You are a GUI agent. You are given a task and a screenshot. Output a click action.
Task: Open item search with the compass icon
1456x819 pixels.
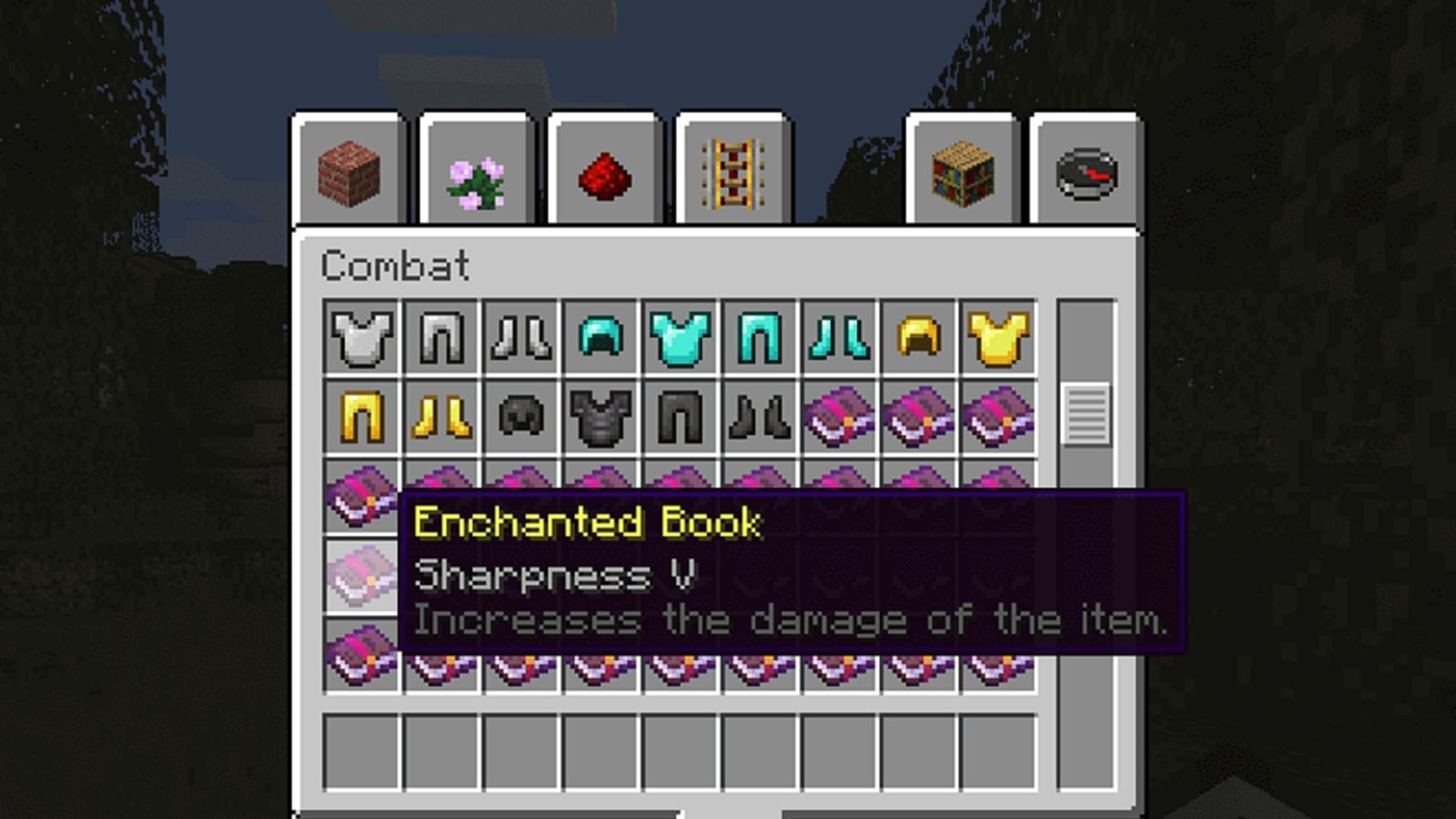coord(1085,173)
